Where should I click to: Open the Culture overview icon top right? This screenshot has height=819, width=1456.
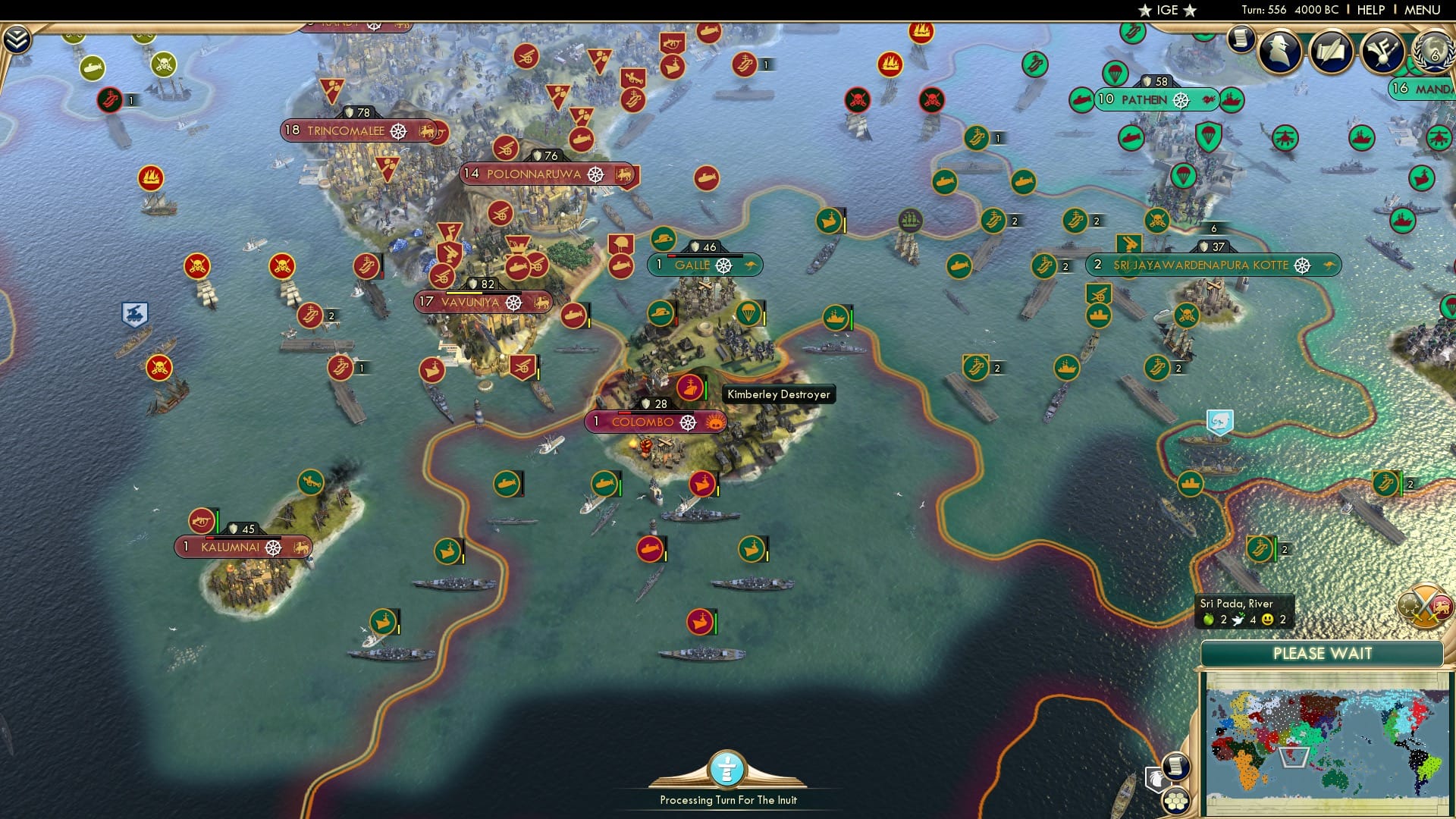click(x=1383, y=52)
